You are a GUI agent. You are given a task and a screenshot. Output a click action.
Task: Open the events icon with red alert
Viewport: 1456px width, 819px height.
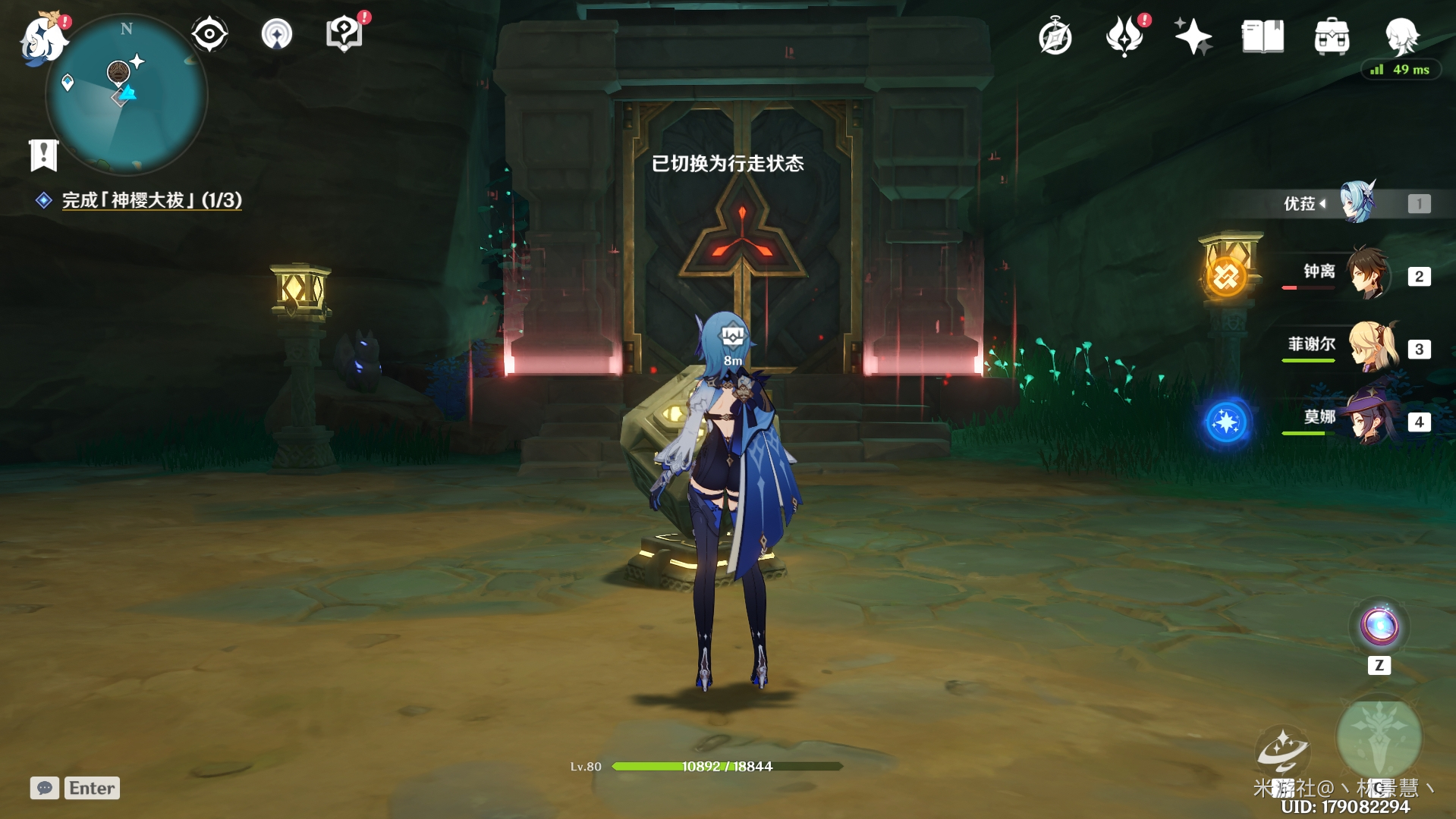pos(1124,36)
